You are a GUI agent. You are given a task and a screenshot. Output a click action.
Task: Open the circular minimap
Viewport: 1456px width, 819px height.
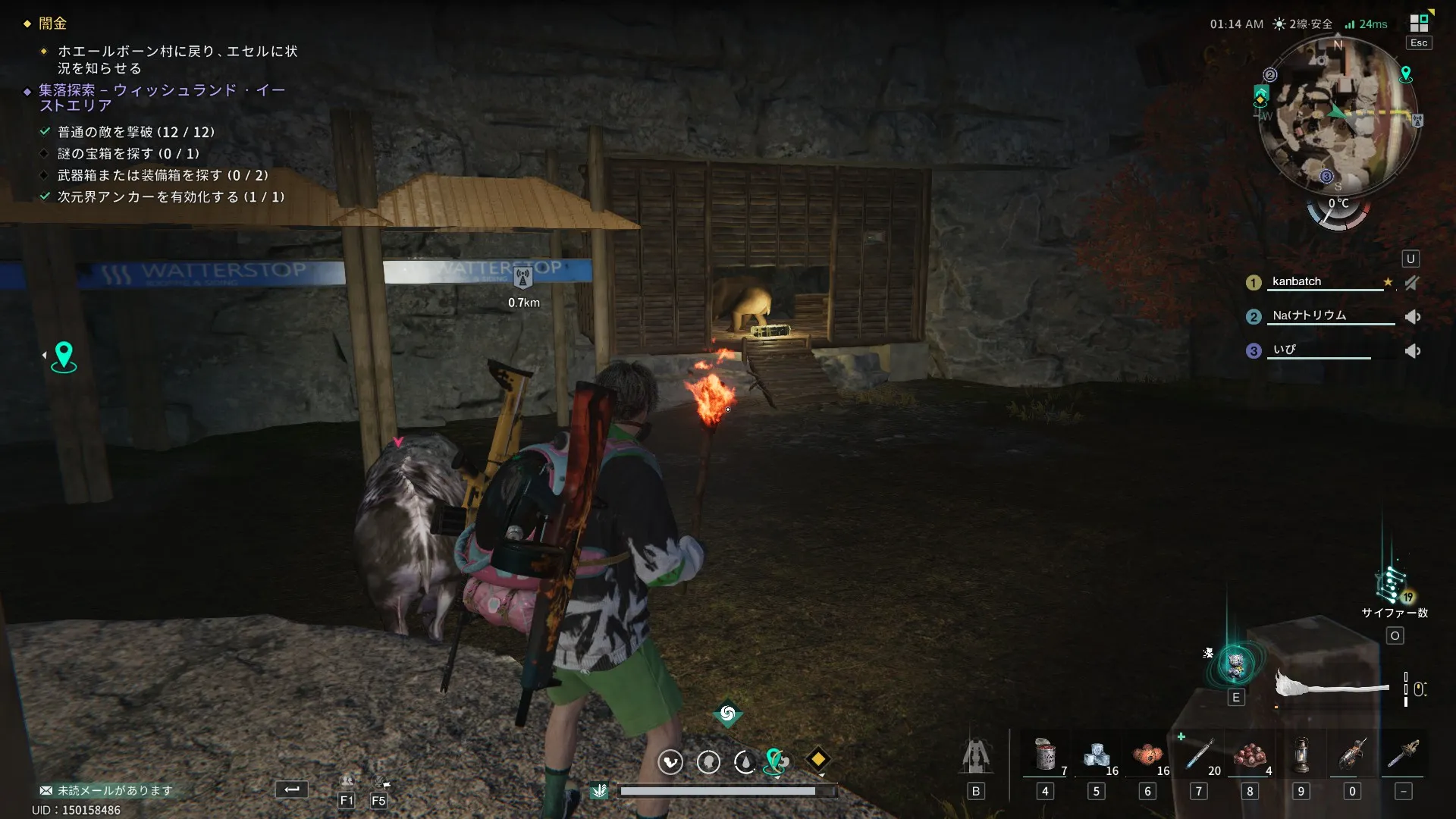[x=1338, y=115]
